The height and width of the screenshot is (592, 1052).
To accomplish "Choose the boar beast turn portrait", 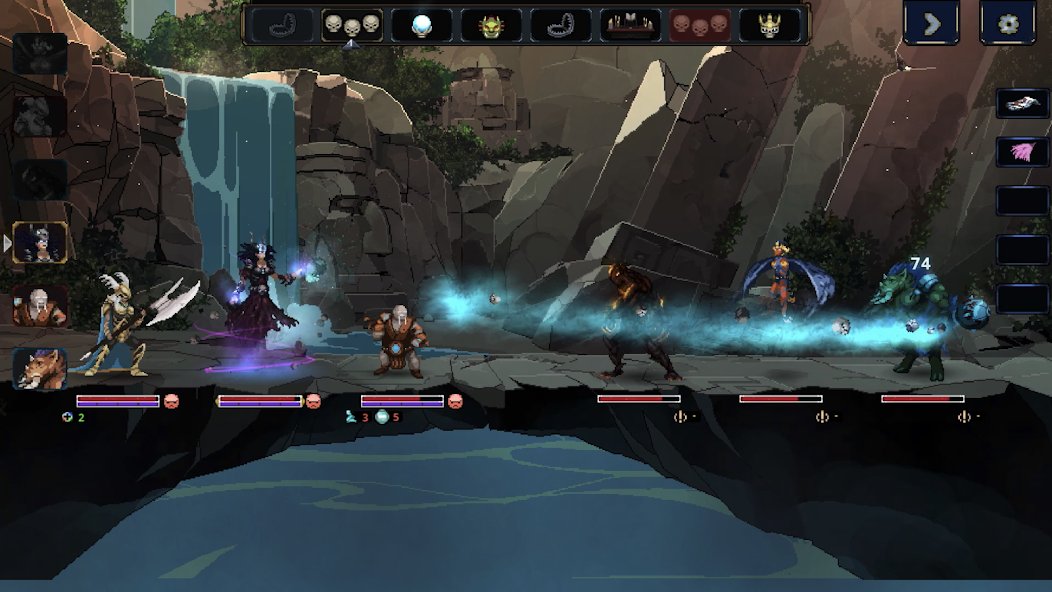I will pos(41,368).
